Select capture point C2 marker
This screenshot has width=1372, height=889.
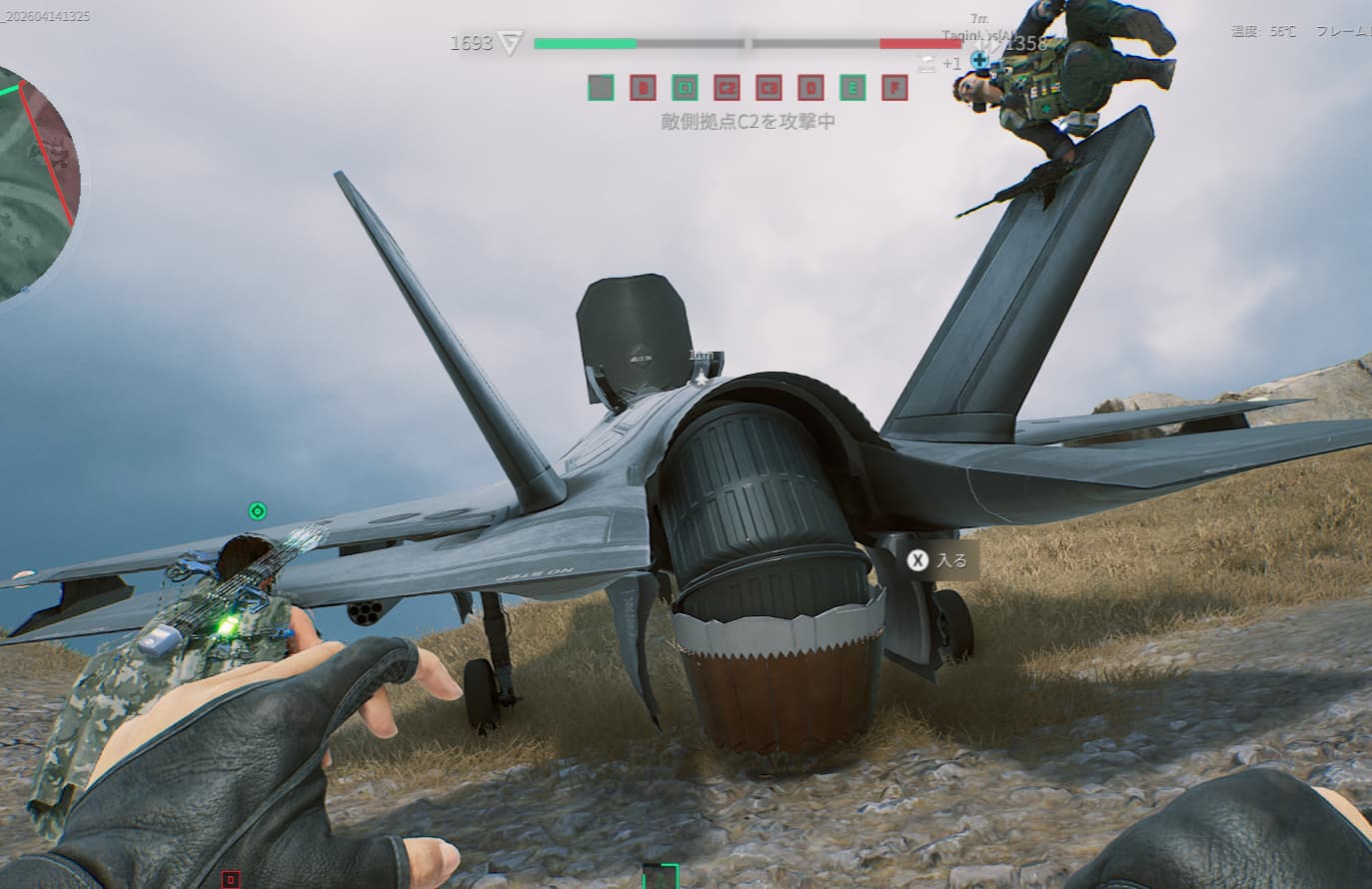[x=726, y=88]
